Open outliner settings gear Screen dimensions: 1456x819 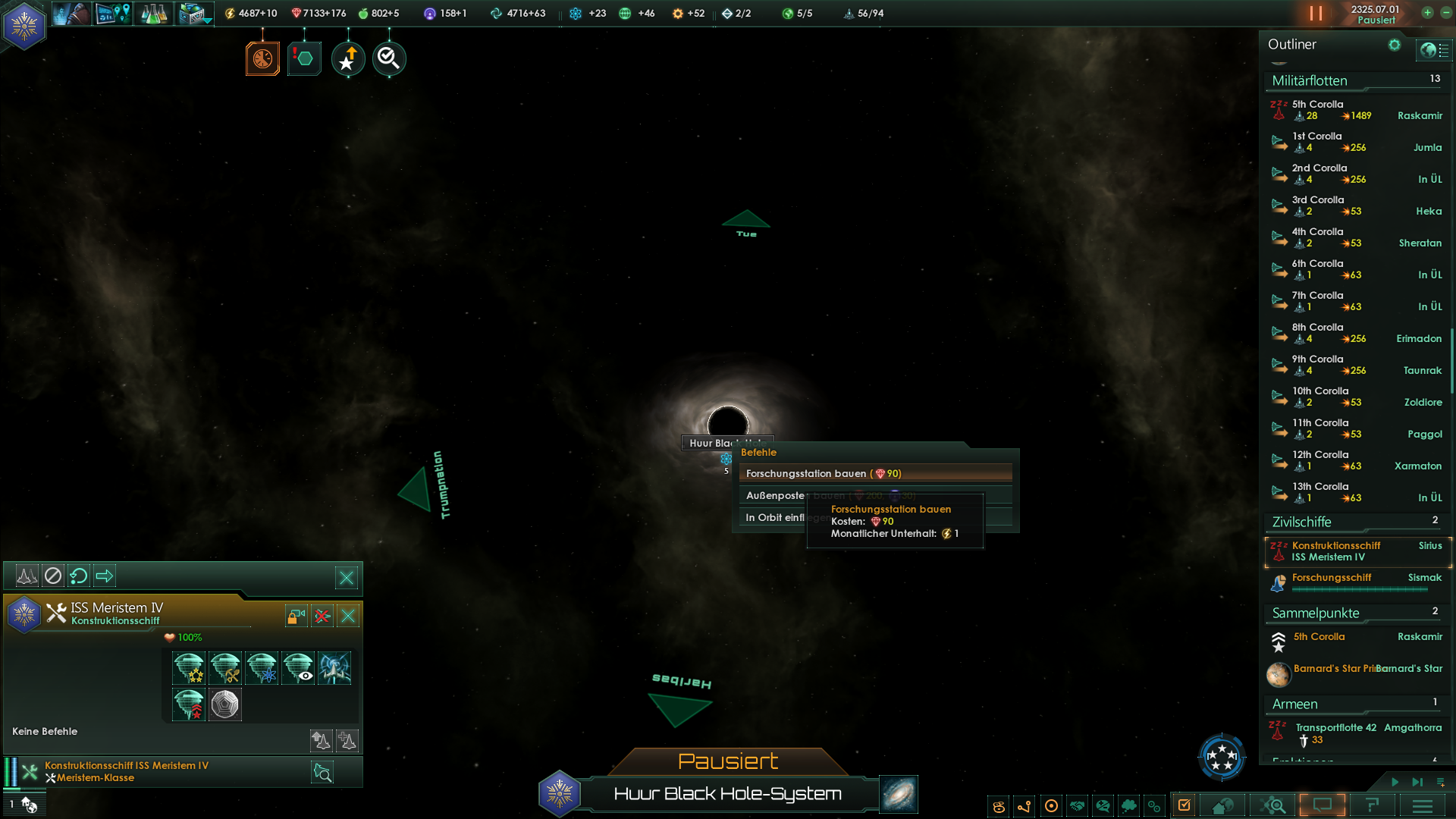coord(1394,45)
